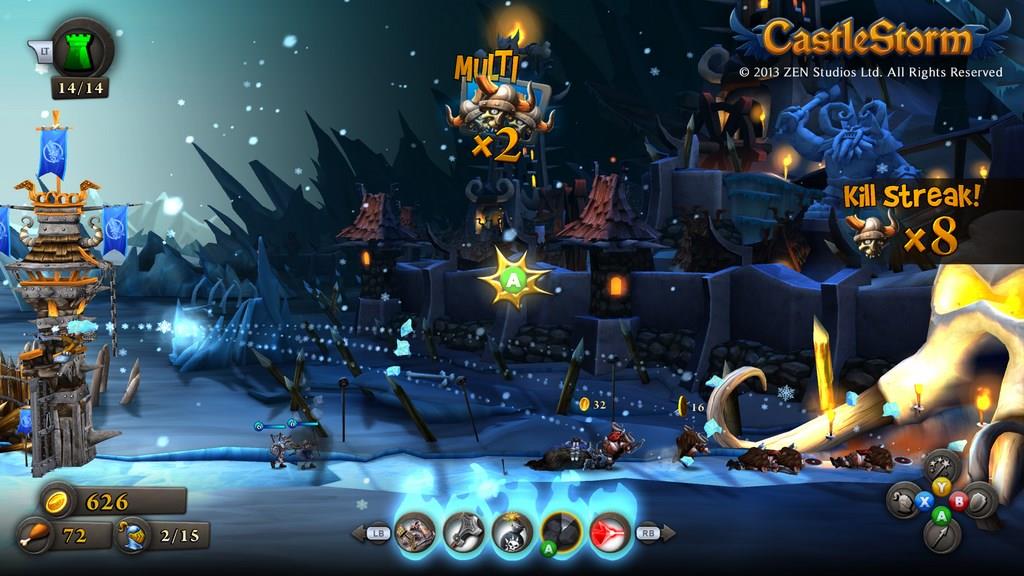Switch to the magic wand spells category
Screen dimensions: 1024x576
tap(941, 464)
